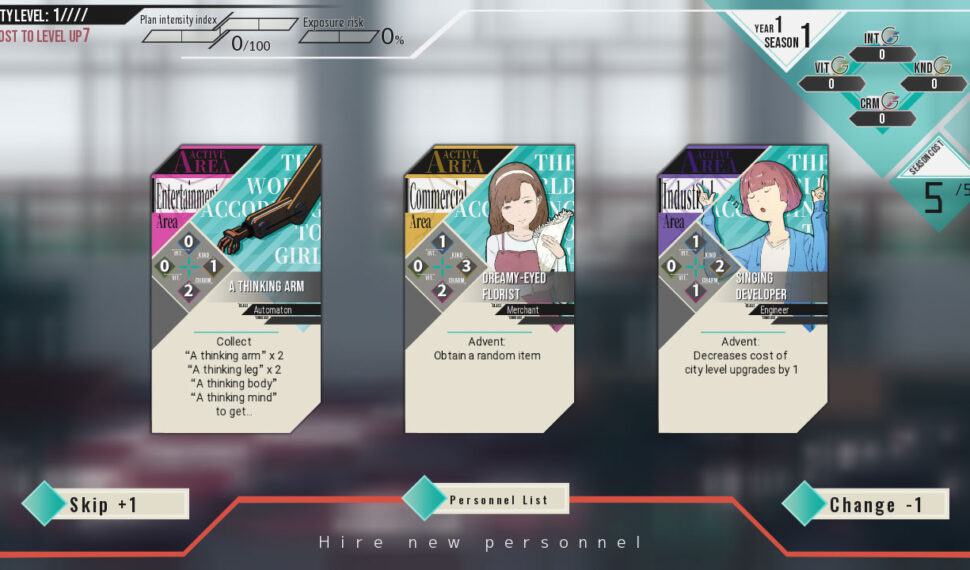Select the A Thinking Arm card
970x570 pixels.
(x=236, y=289)
